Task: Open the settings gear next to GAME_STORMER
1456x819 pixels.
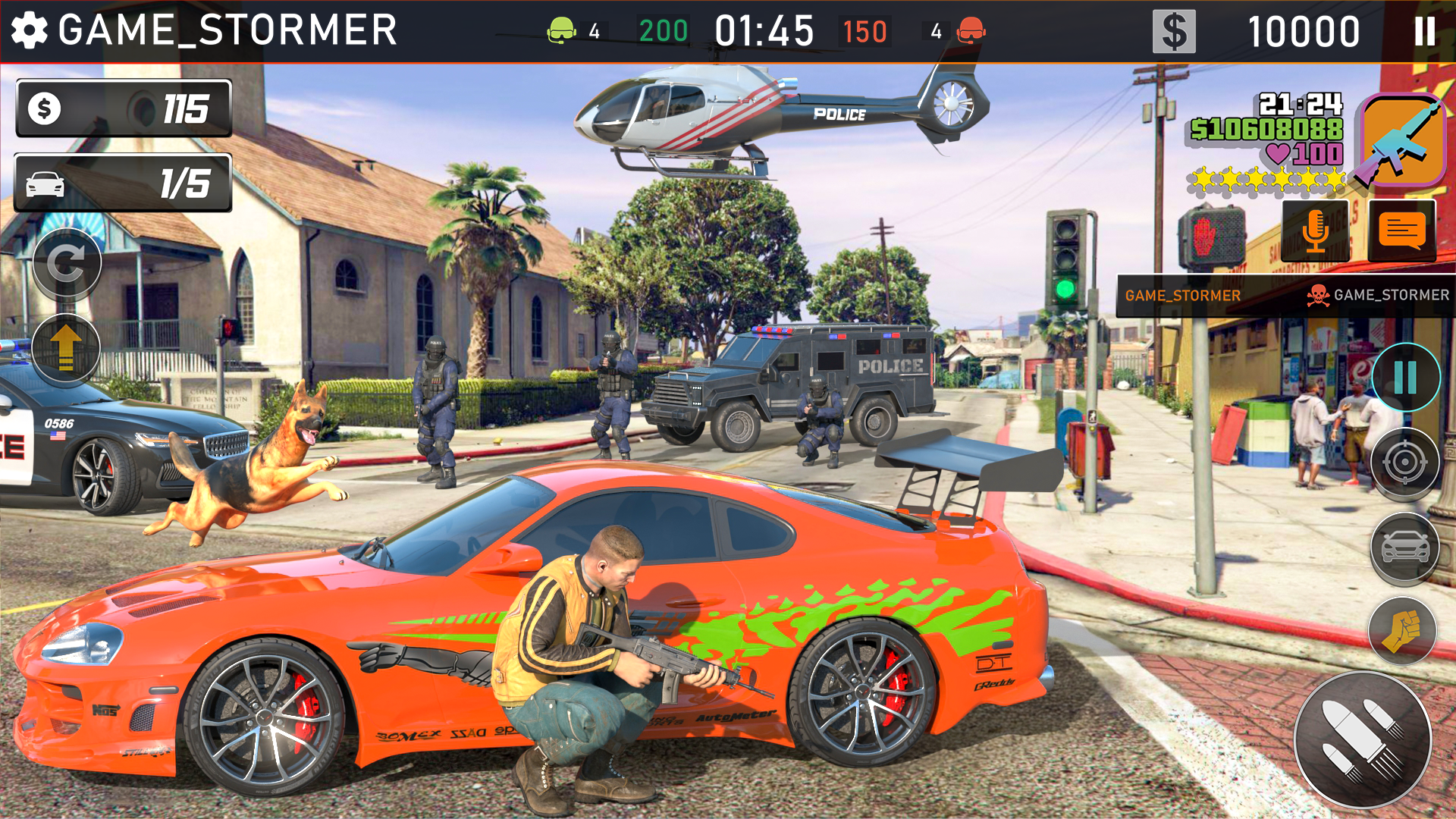Action: pyautogui.click(x=28, y=28)
